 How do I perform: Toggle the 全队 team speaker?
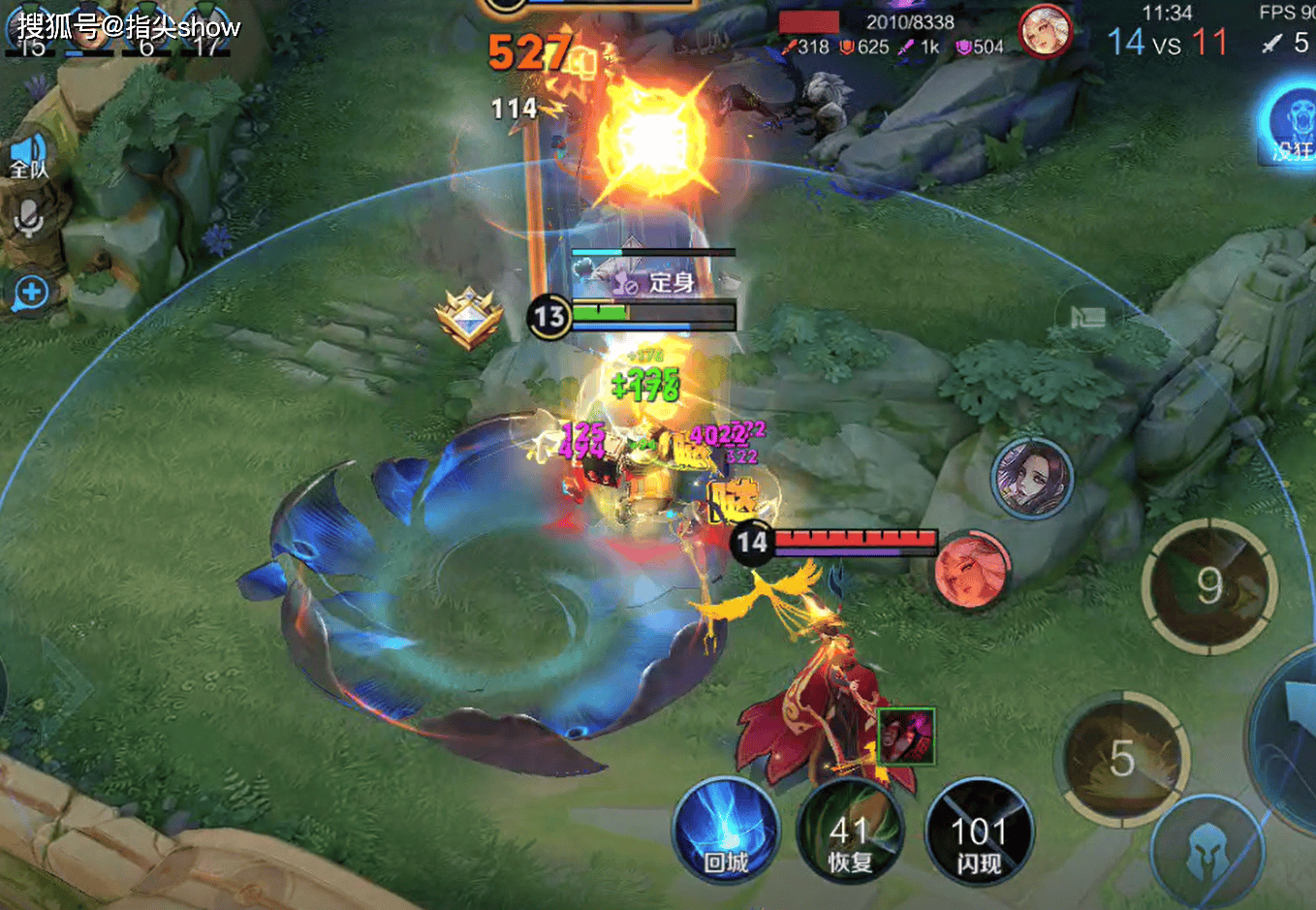pos(29,157)
